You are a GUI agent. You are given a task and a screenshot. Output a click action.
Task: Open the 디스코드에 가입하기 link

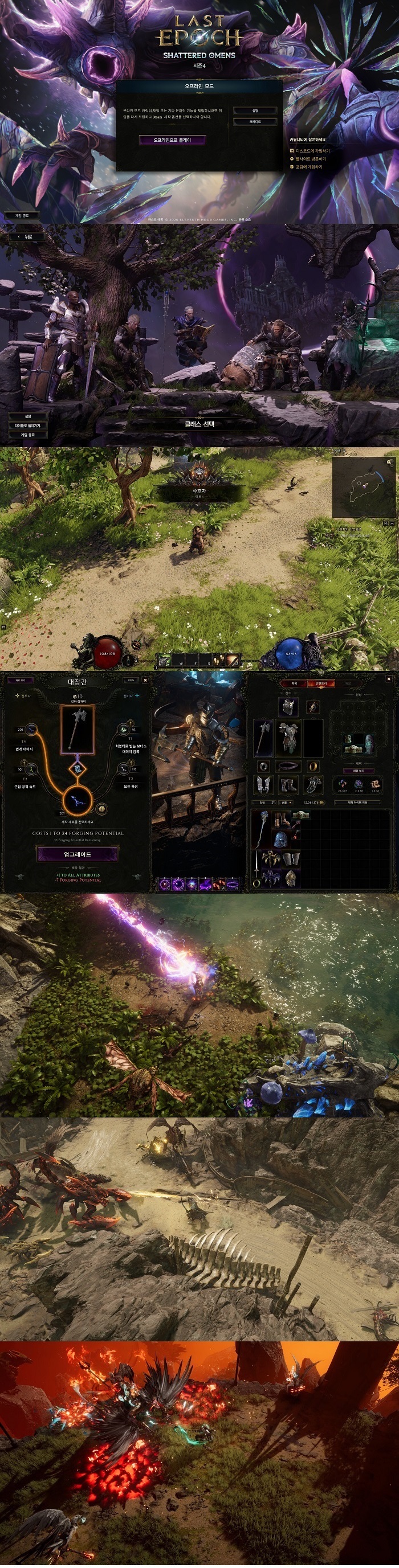[312, 150]
